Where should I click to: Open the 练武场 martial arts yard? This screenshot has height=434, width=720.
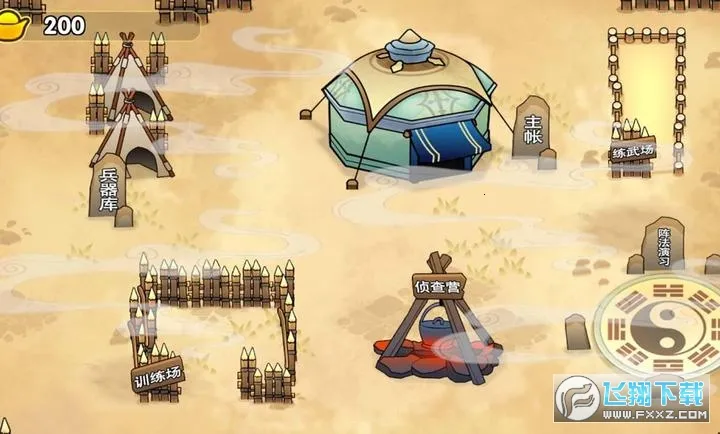click(645, 100)
